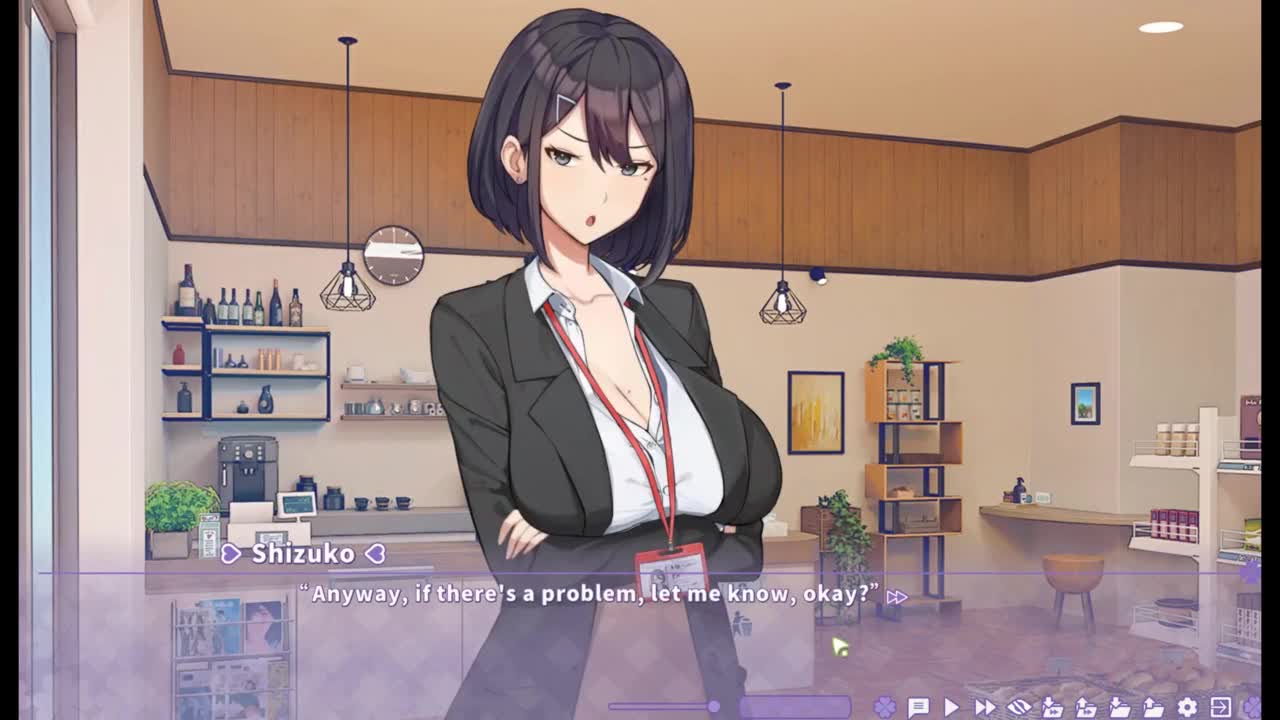The width and height of the screenshot is (1280, 720).
Task: Click the slider handle in the bottom bar
Action: pos(713,707)
